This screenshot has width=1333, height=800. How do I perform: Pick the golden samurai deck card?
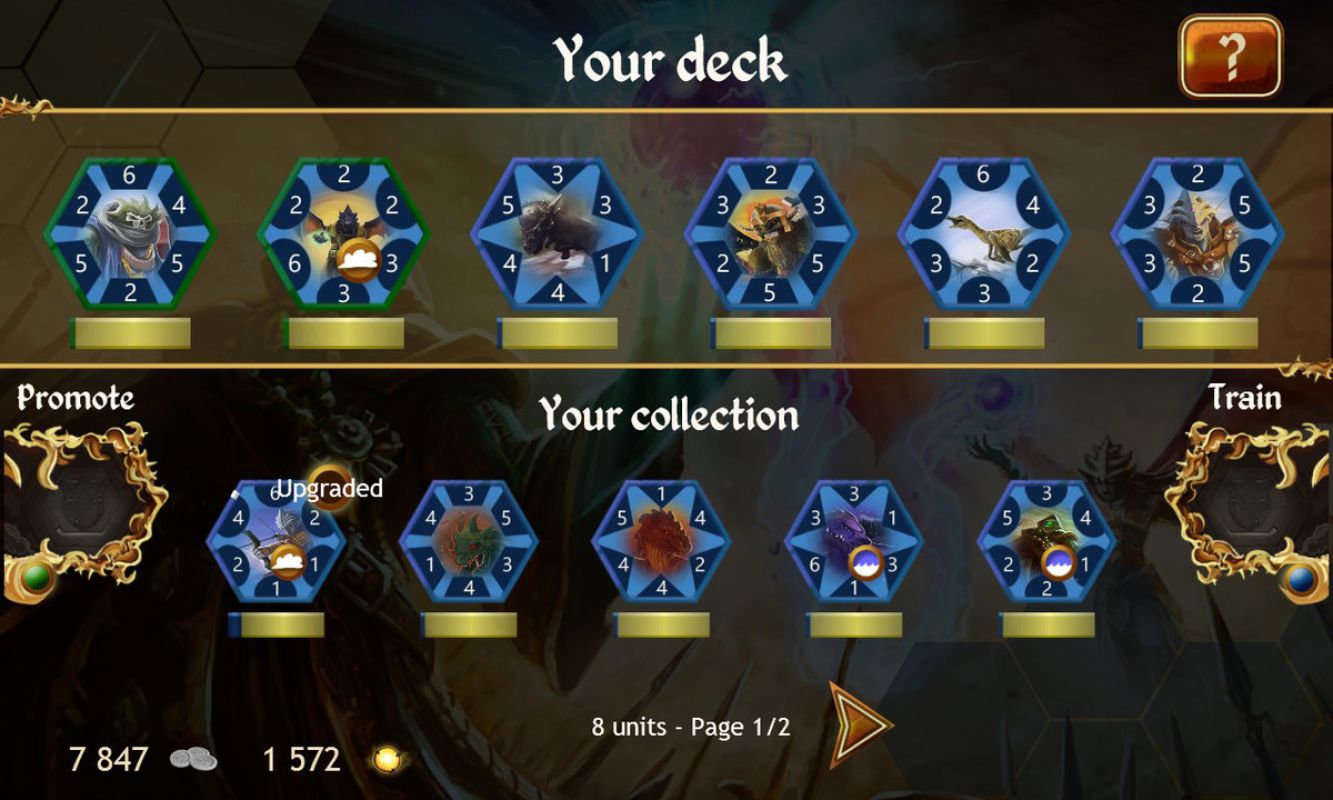click(x=770, y=235)
